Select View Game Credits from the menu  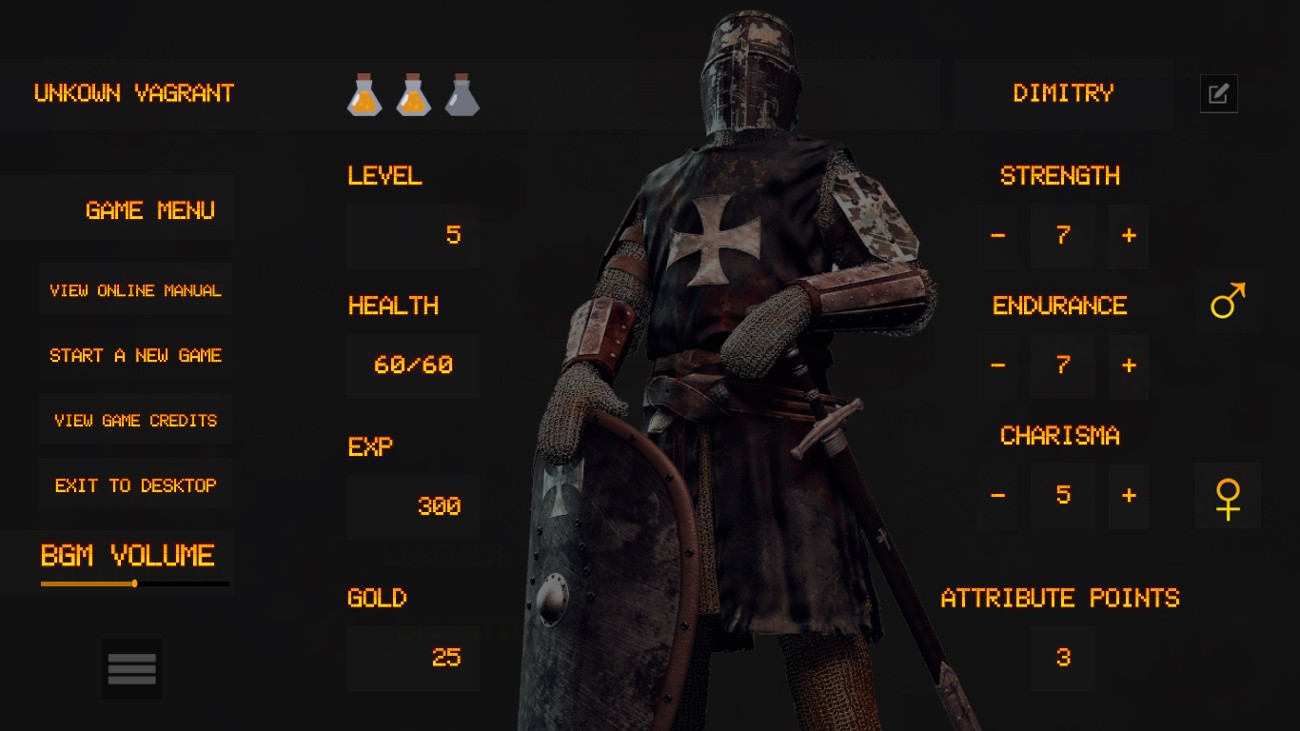click(x=135, y=419)
